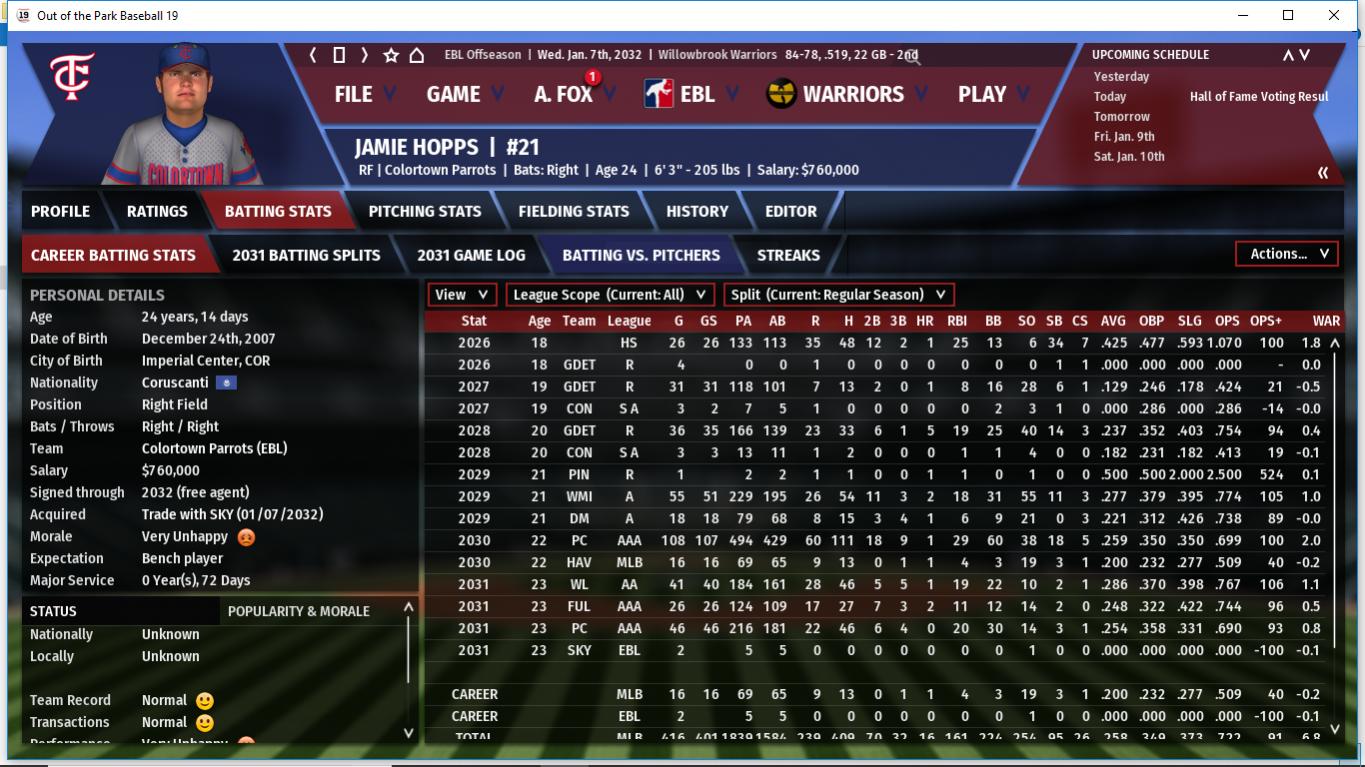The image size is (1365, 767).
Task: Select 2031 BATTING SPLITS subtab
Action: click(306, 255)
